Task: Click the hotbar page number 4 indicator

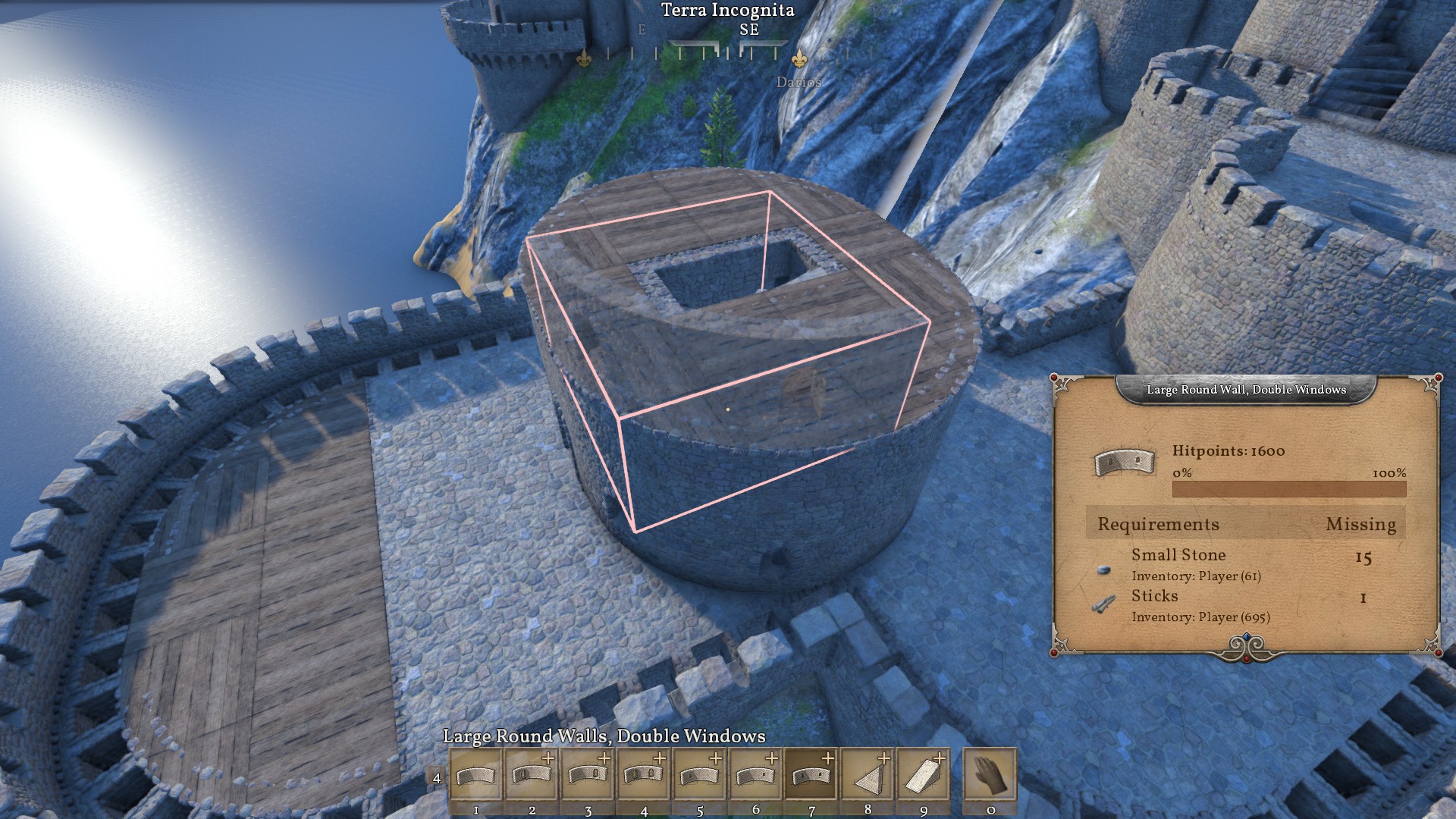Action: tap(436, 778)
